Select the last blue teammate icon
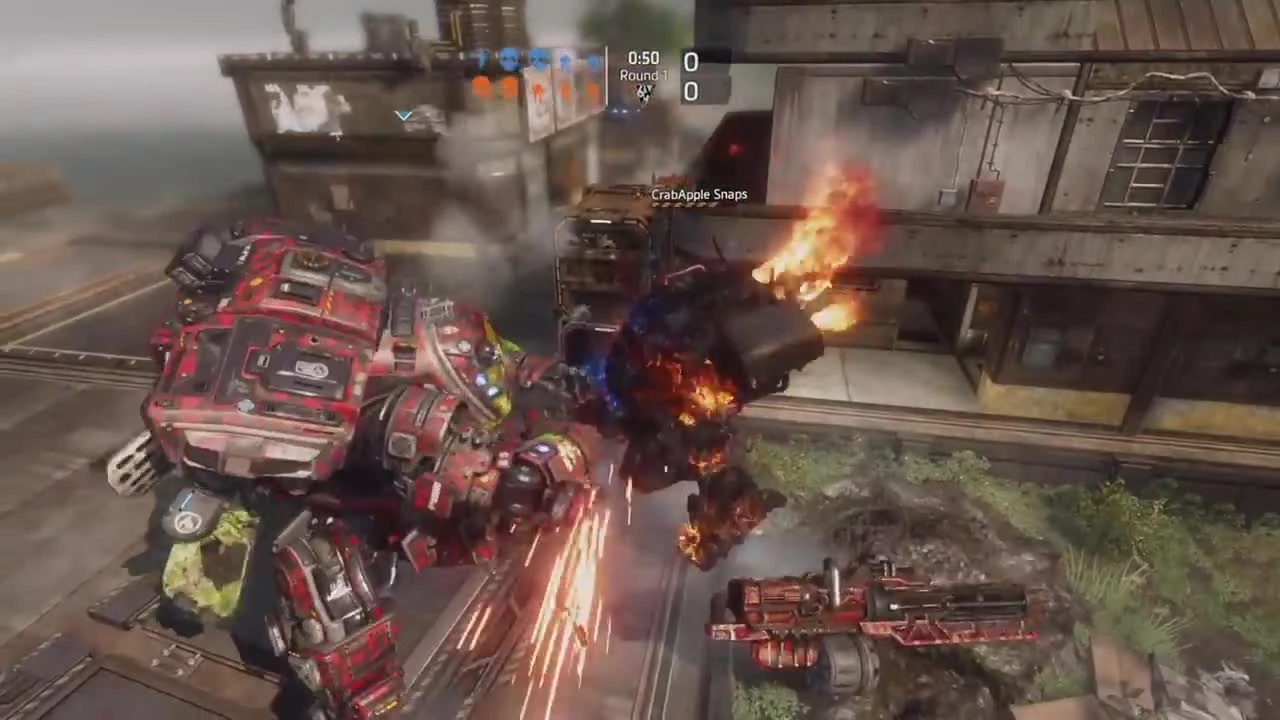 pos(592,60)
